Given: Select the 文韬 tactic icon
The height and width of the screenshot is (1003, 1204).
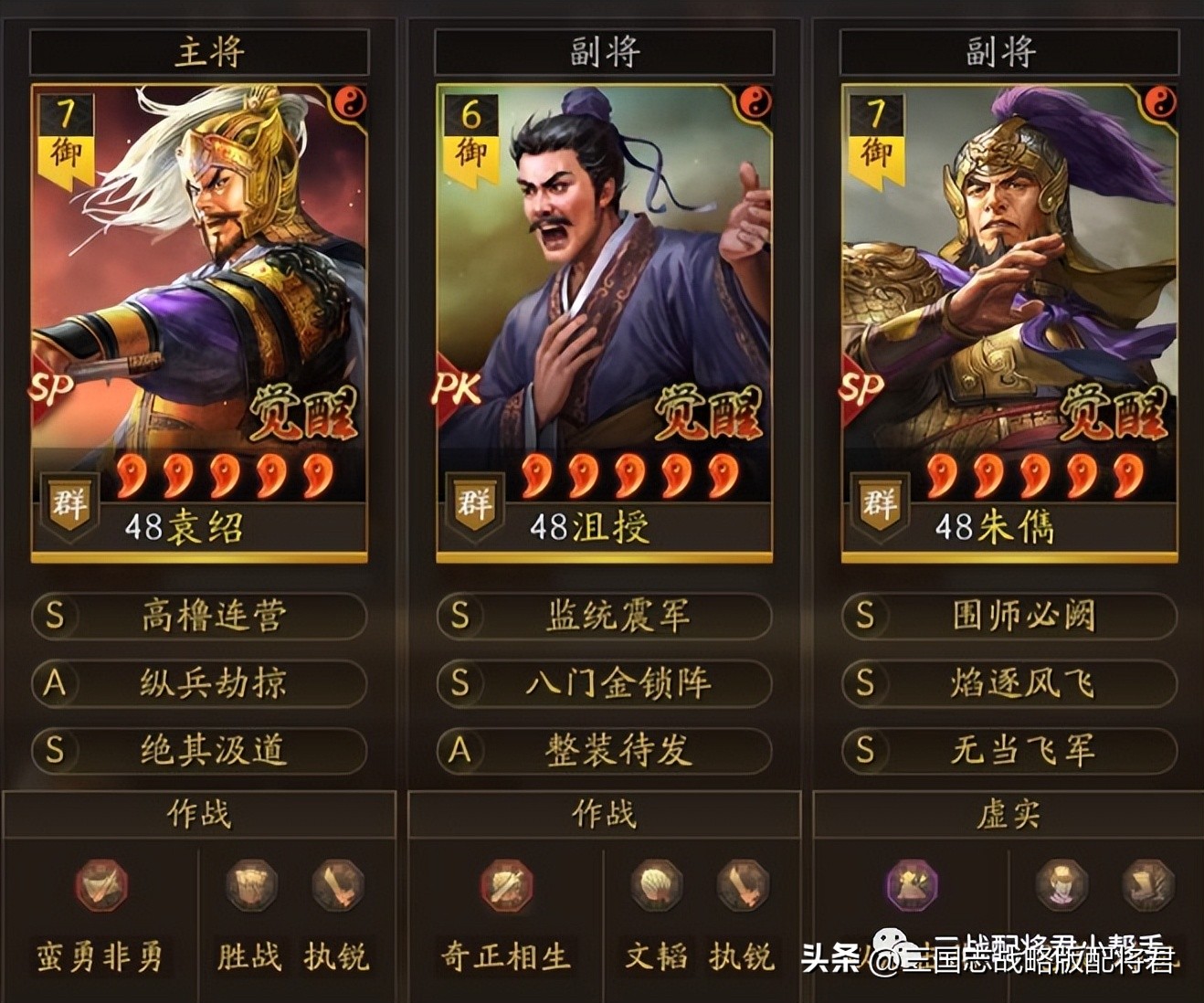Looking at the screenshot, I should click(x=652, y=884).
